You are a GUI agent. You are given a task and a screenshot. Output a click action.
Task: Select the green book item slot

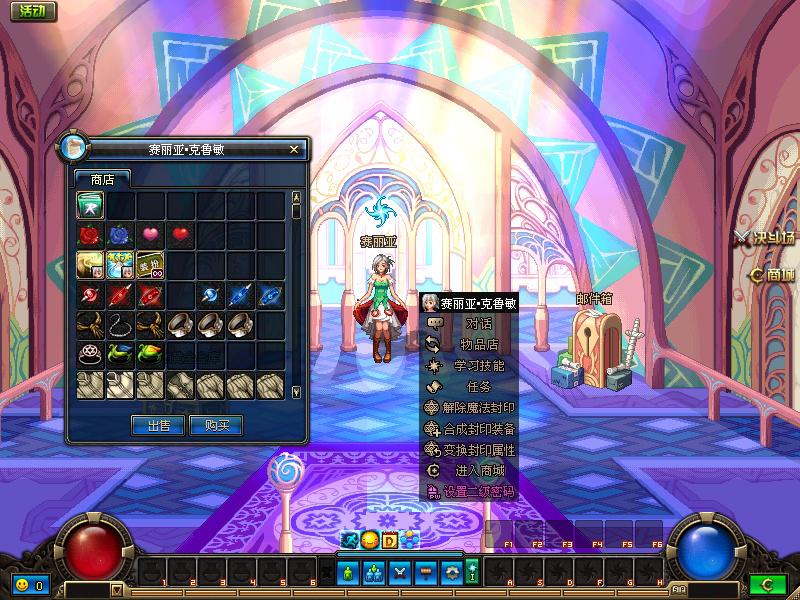tap(91, 206)
